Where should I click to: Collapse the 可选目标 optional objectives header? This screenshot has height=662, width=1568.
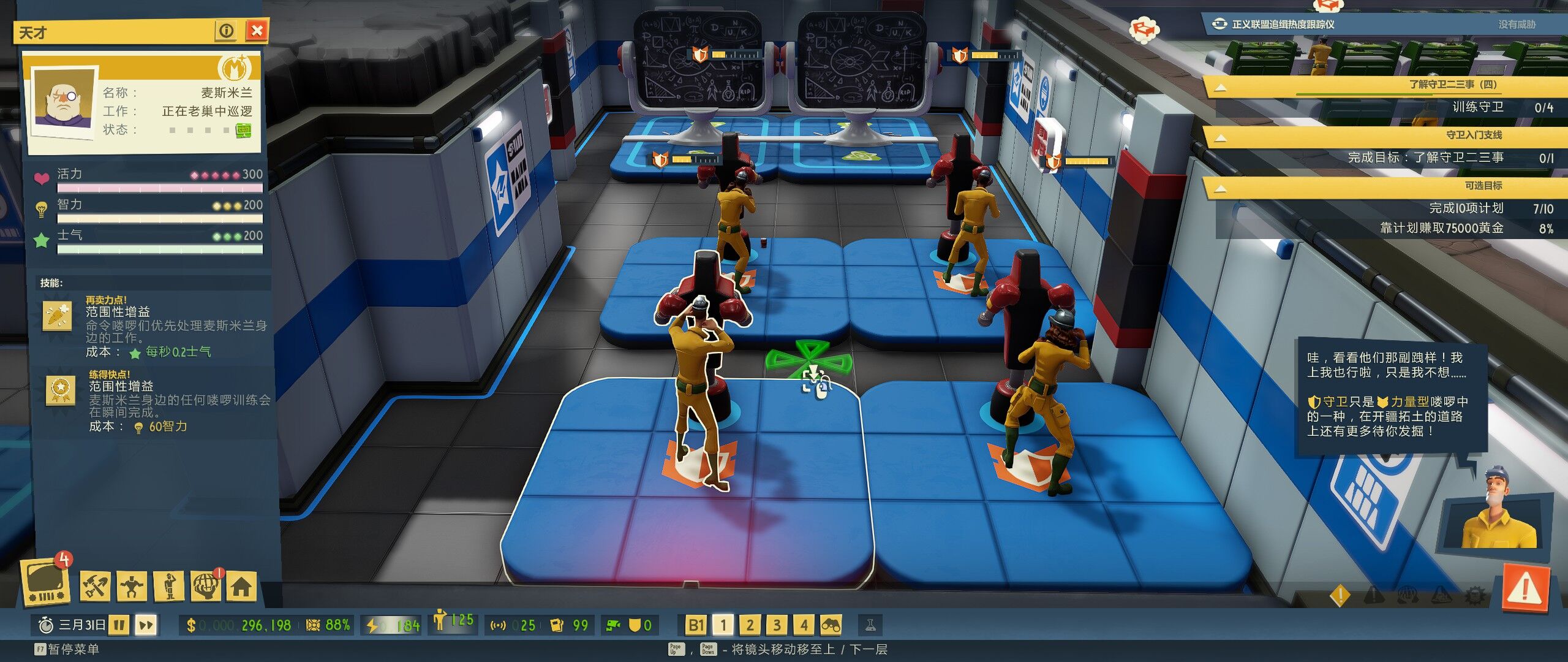click(x=1220, y=188)
